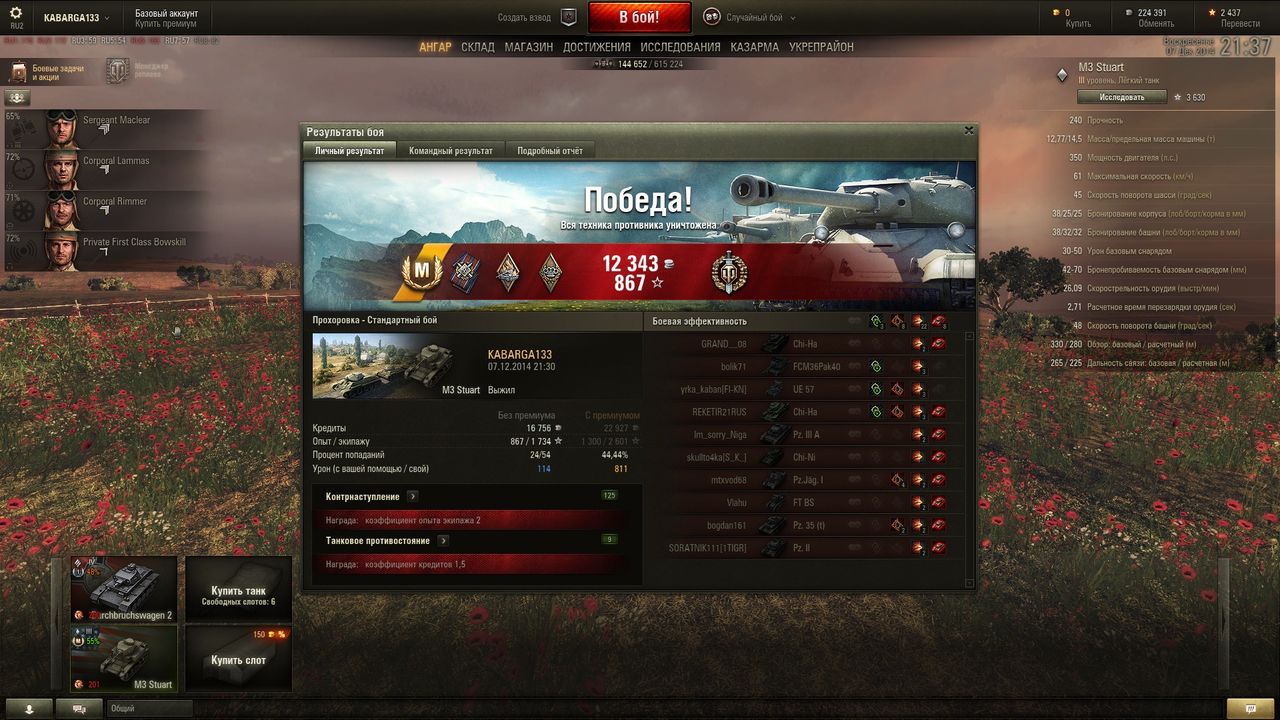Click the Исследовать button for M3 Stuart
Viewport: 1280px width, 720px height.
tap(1122, 97)
